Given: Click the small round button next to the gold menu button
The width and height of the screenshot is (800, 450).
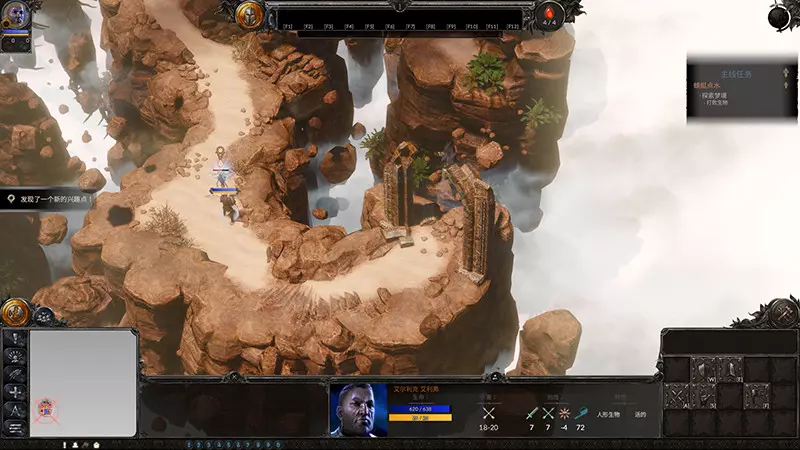Looking at the screenshot, I should [44, 316].
